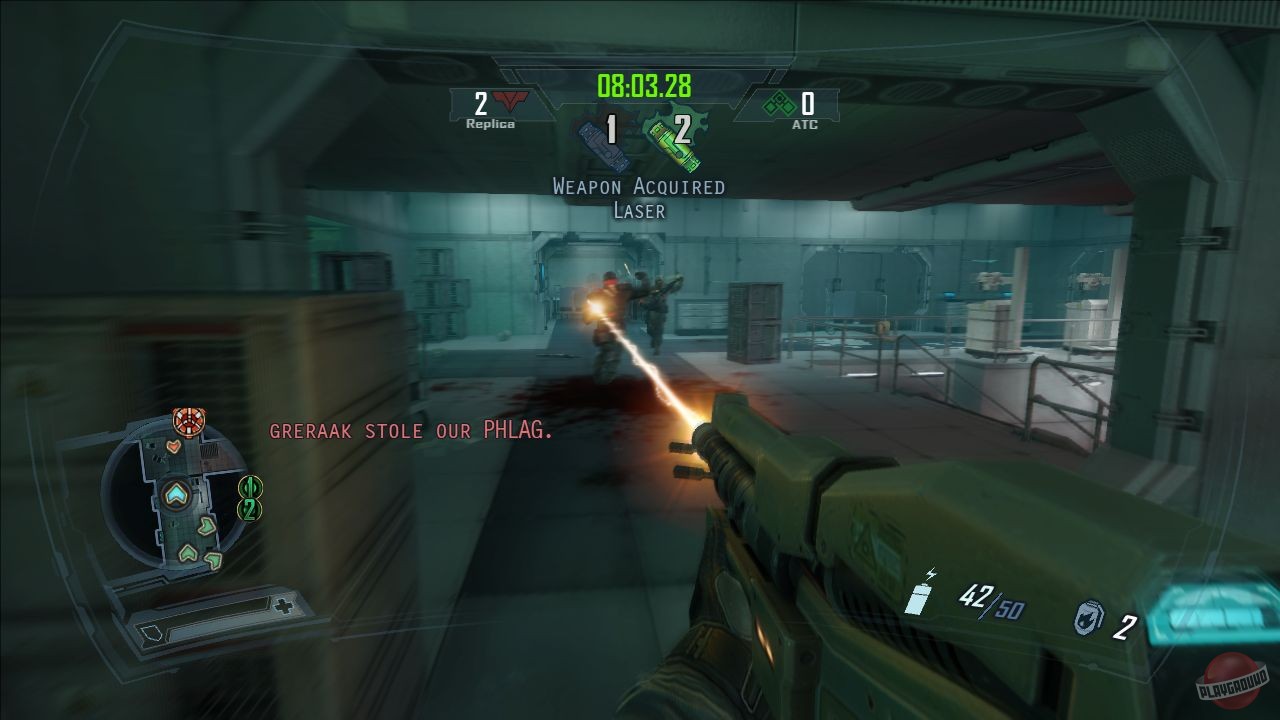
Task: Click the ATC score number 0
Action: click(808, 104)
